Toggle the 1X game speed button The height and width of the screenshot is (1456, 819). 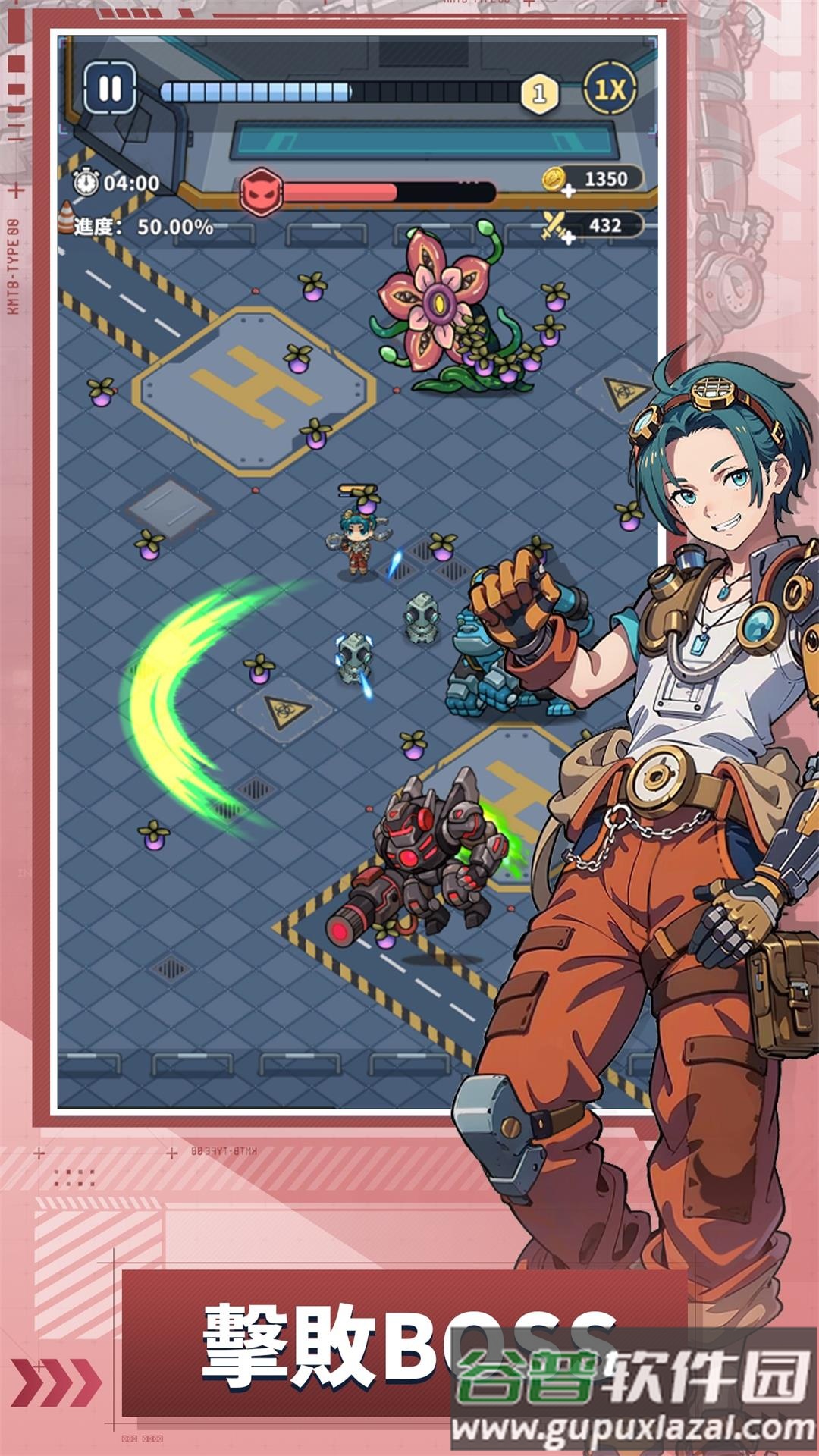click(609, 90)
